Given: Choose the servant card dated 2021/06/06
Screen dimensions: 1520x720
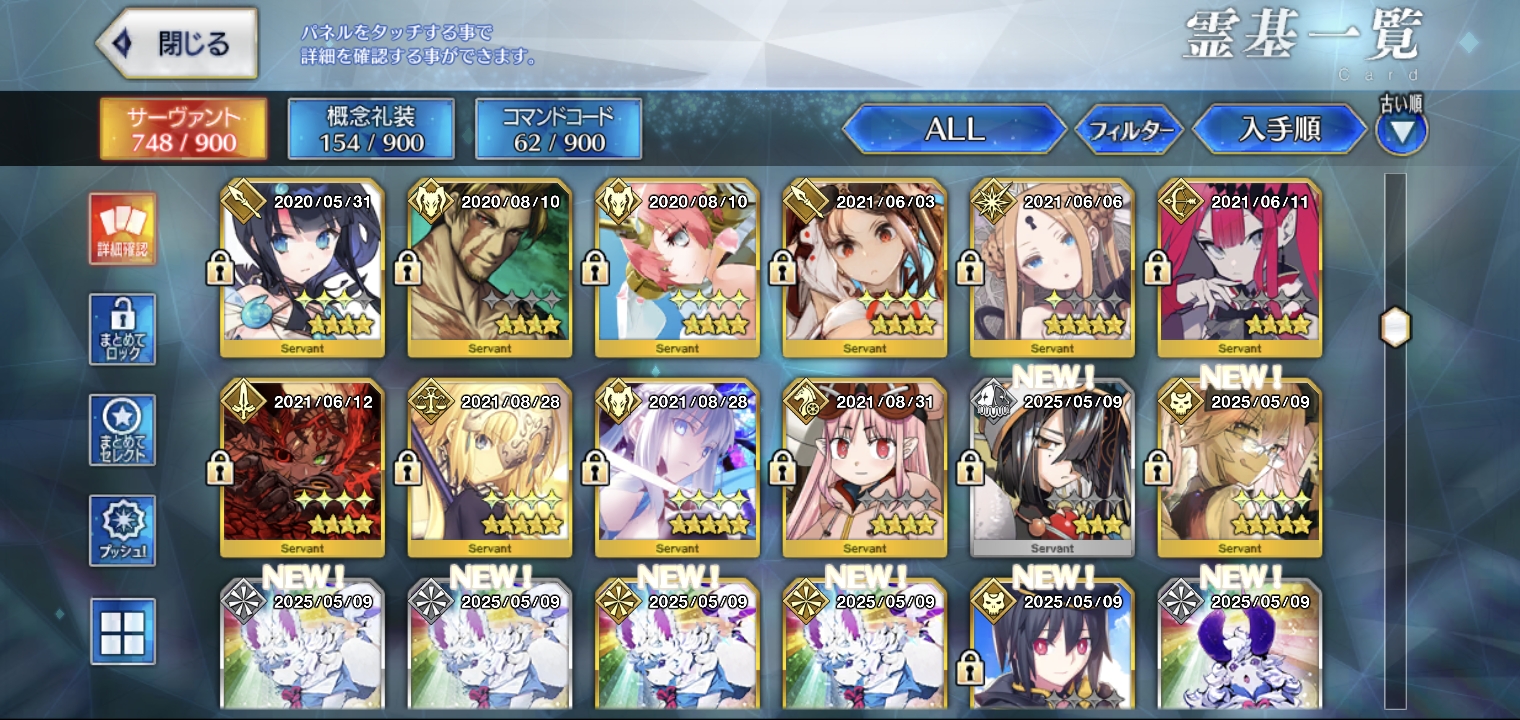Looking at the screenshot, I should point(1052,268).
